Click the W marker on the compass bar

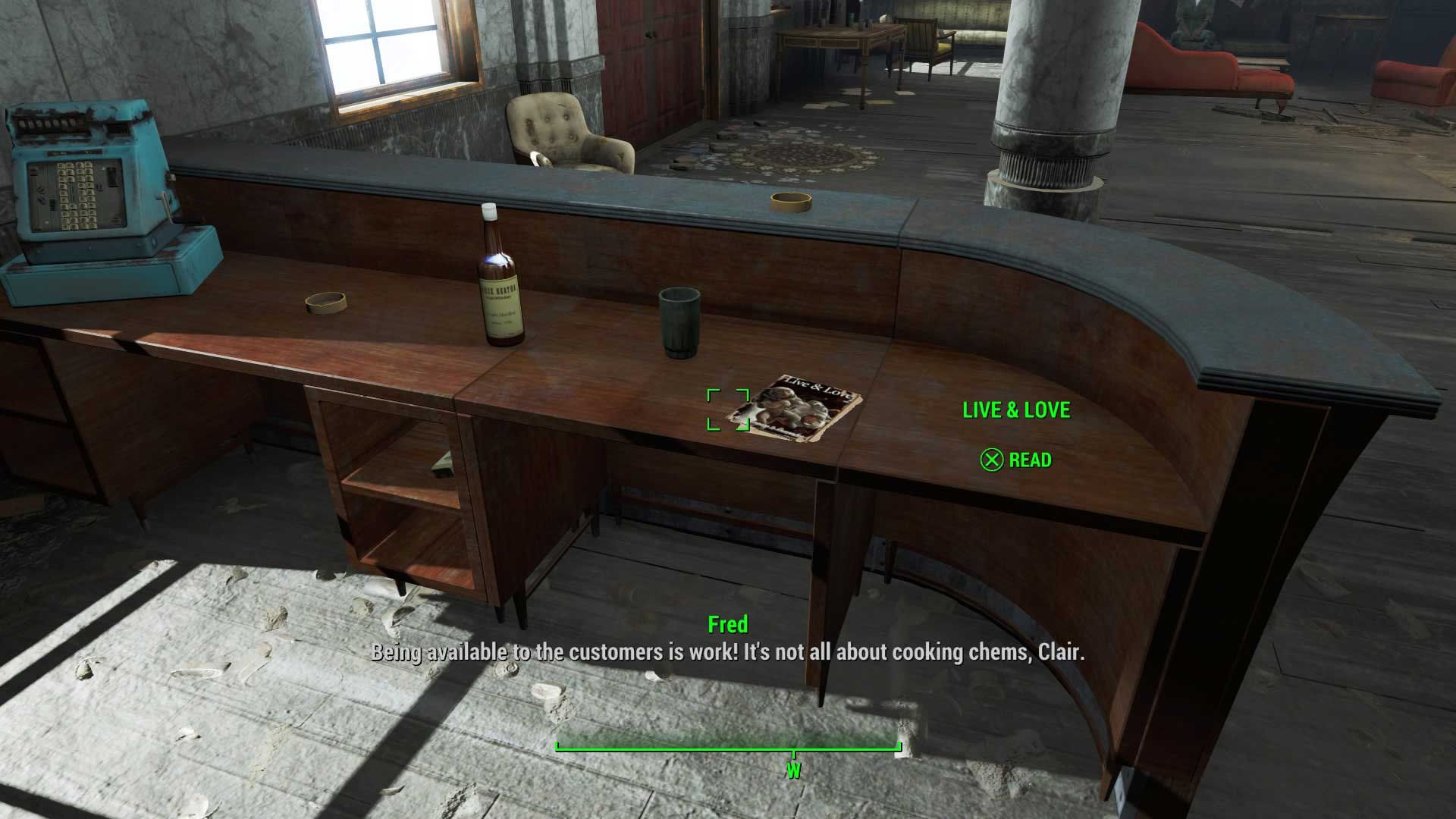(793, 768)
